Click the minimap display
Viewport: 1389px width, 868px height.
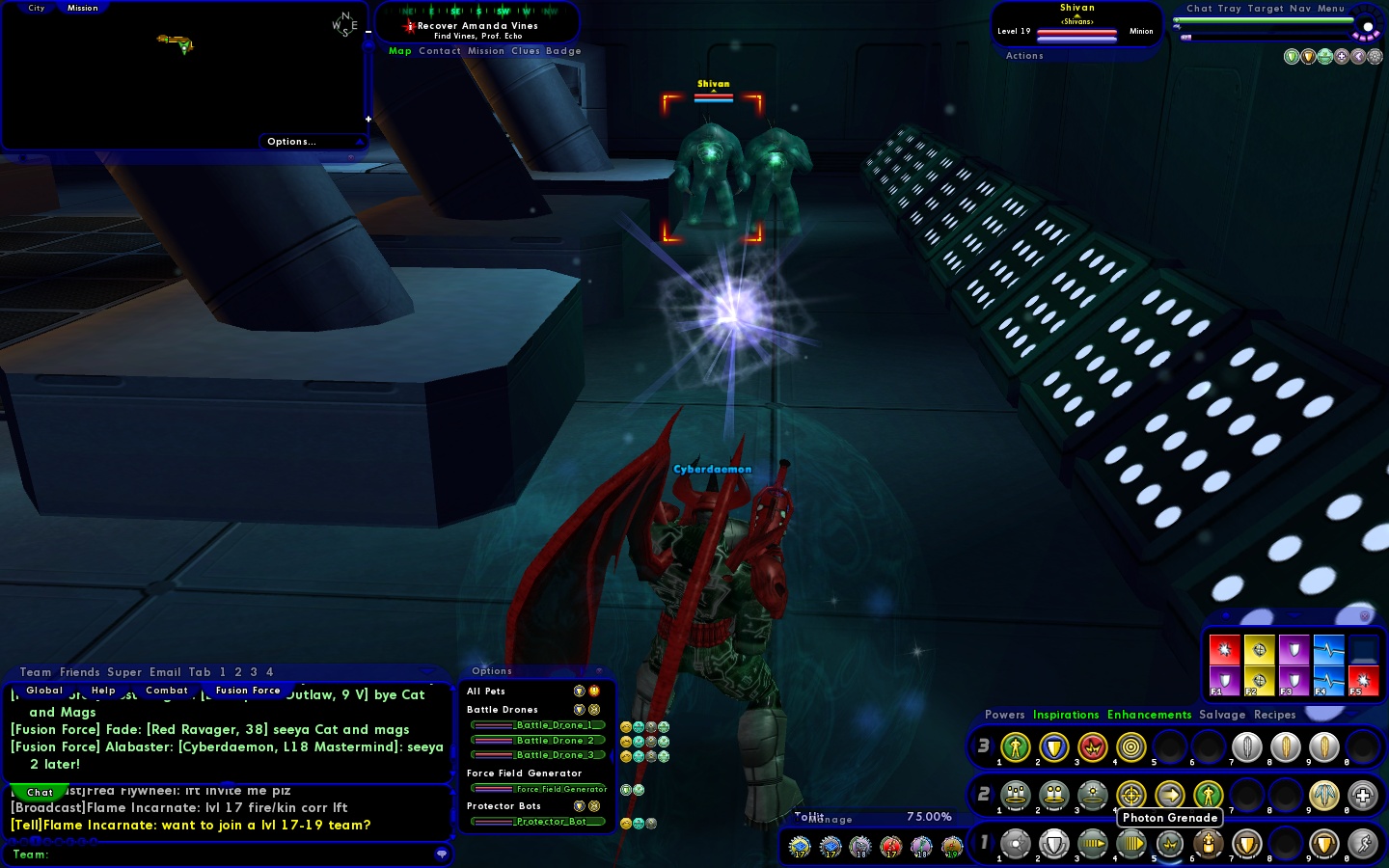click(x=183, y=72)
